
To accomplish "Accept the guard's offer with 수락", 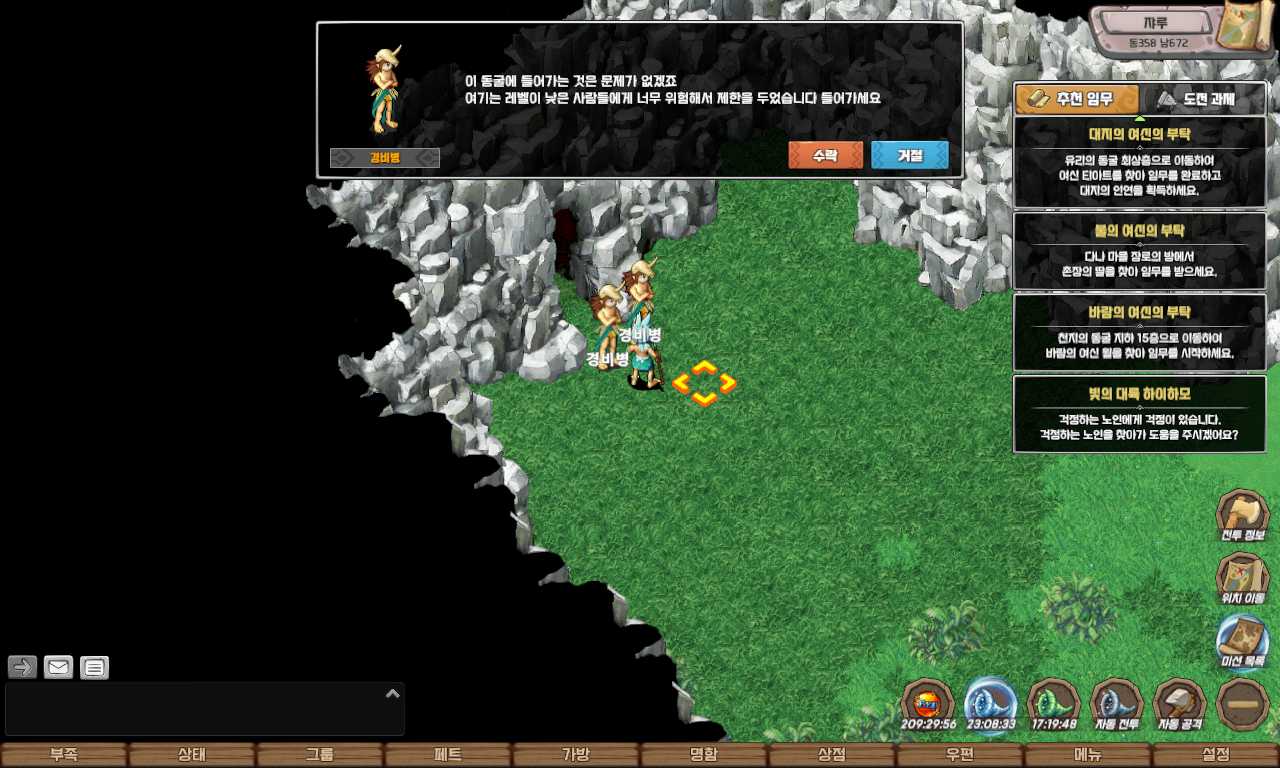I will 825,156.
